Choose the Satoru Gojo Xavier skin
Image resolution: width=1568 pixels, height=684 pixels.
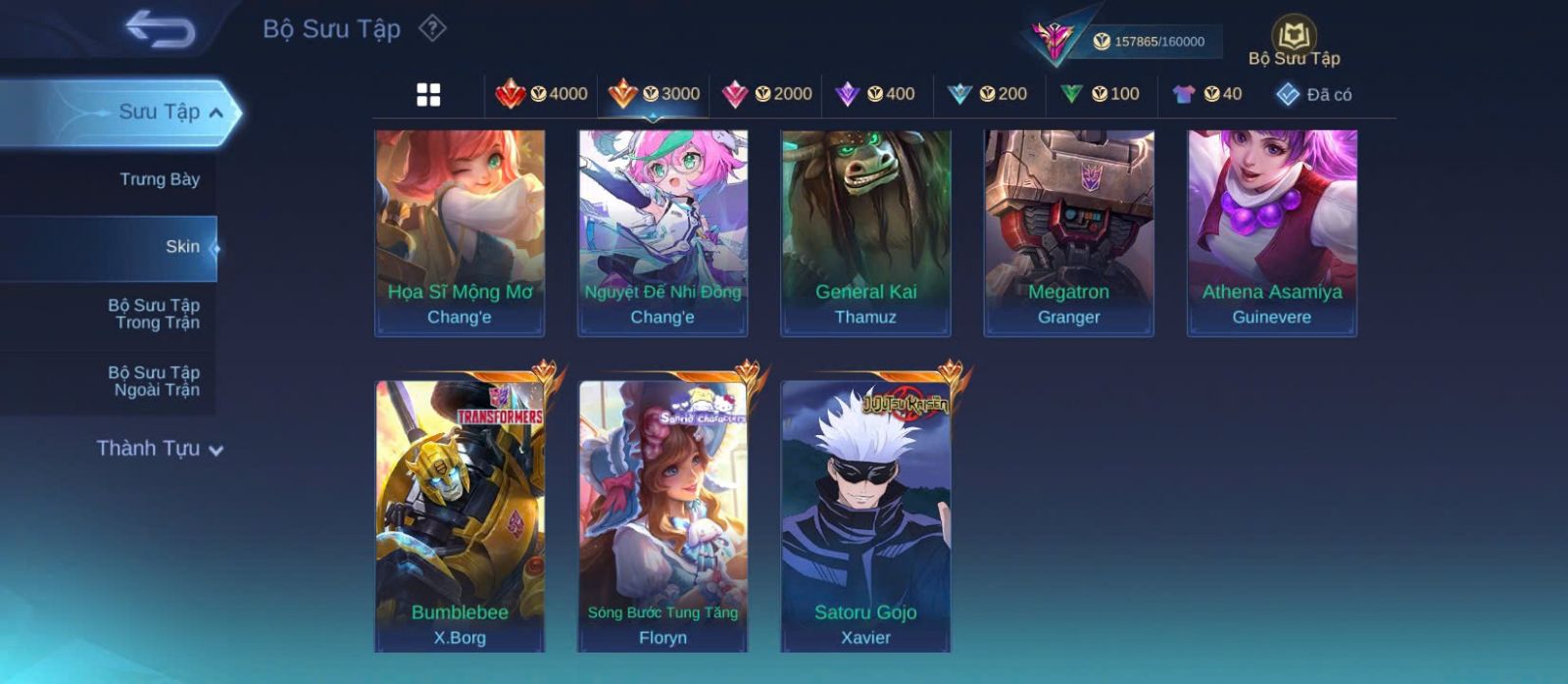pos(865,516)
